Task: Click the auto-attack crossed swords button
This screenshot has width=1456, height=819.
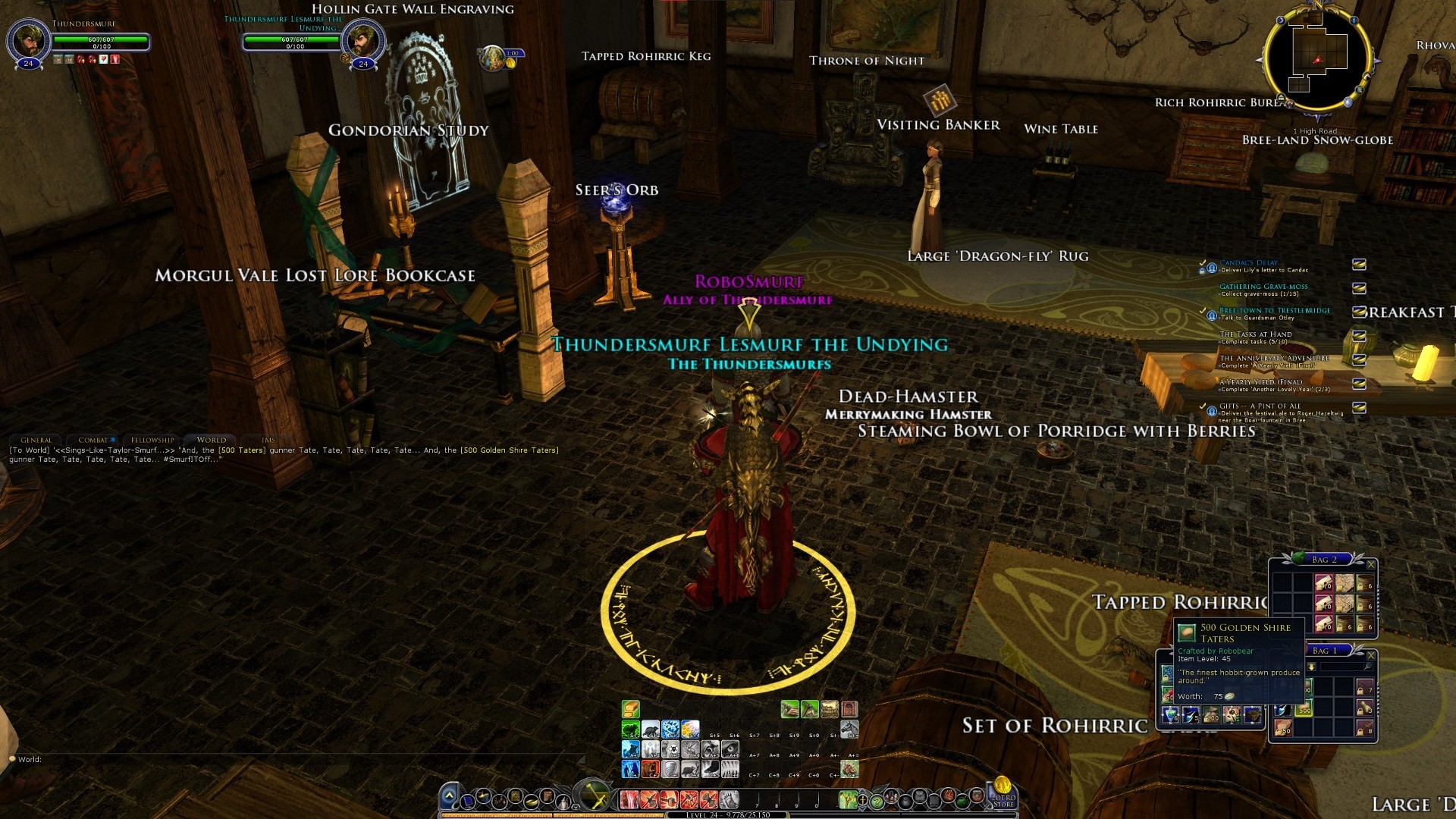Action: [x=594, y=796]
